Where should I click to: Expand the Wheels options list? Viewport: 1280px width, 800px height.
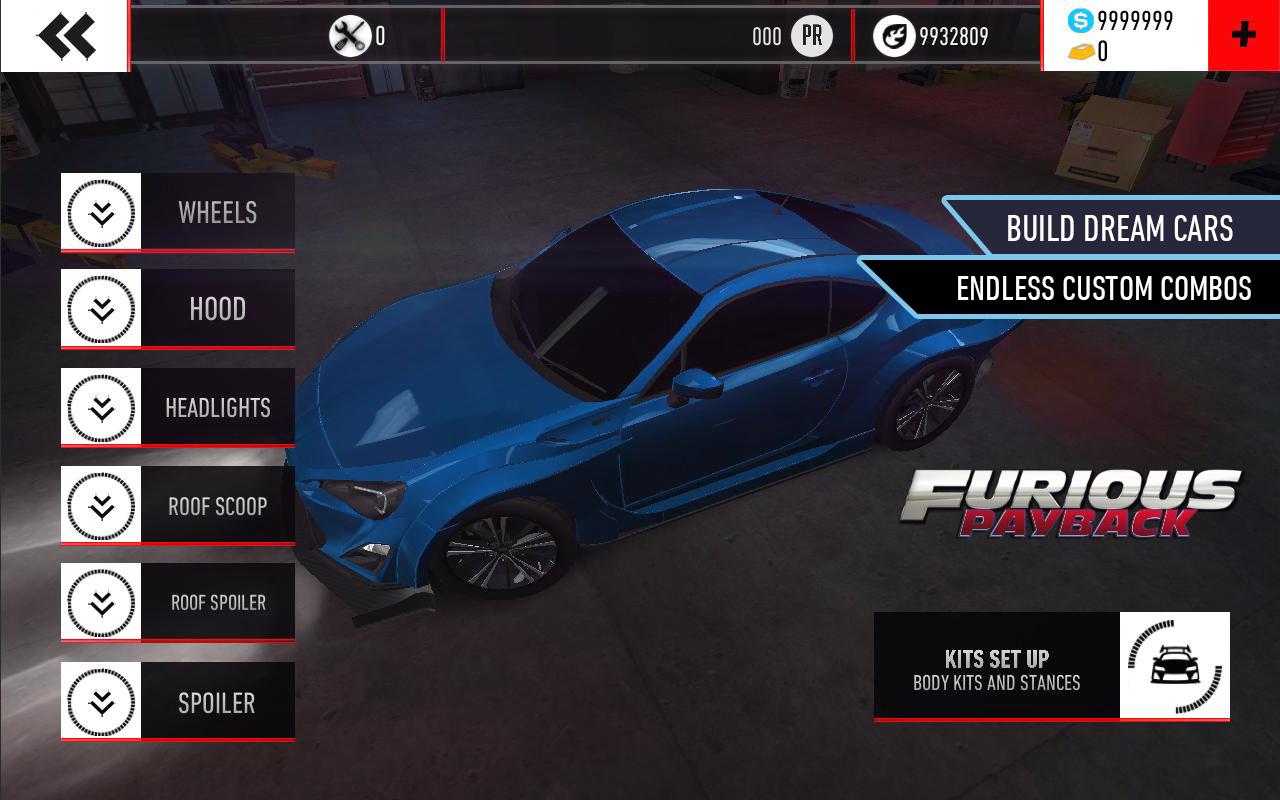(x=217, y=212)
